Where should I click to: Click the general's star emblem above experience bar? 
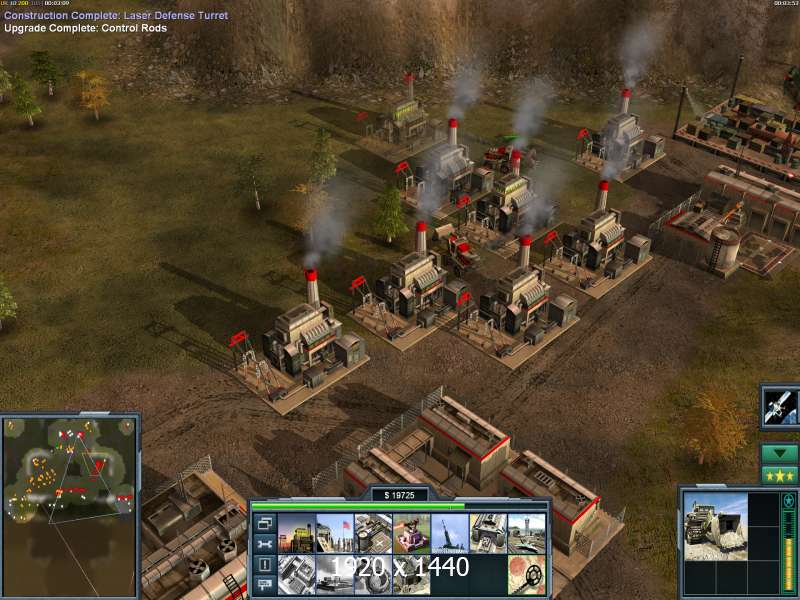[x=788, y=500]
